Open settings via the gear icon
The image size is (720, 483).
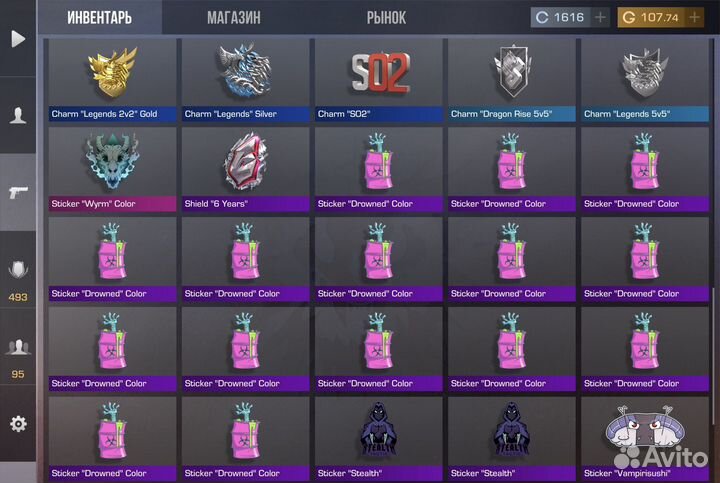coord(18,424)
